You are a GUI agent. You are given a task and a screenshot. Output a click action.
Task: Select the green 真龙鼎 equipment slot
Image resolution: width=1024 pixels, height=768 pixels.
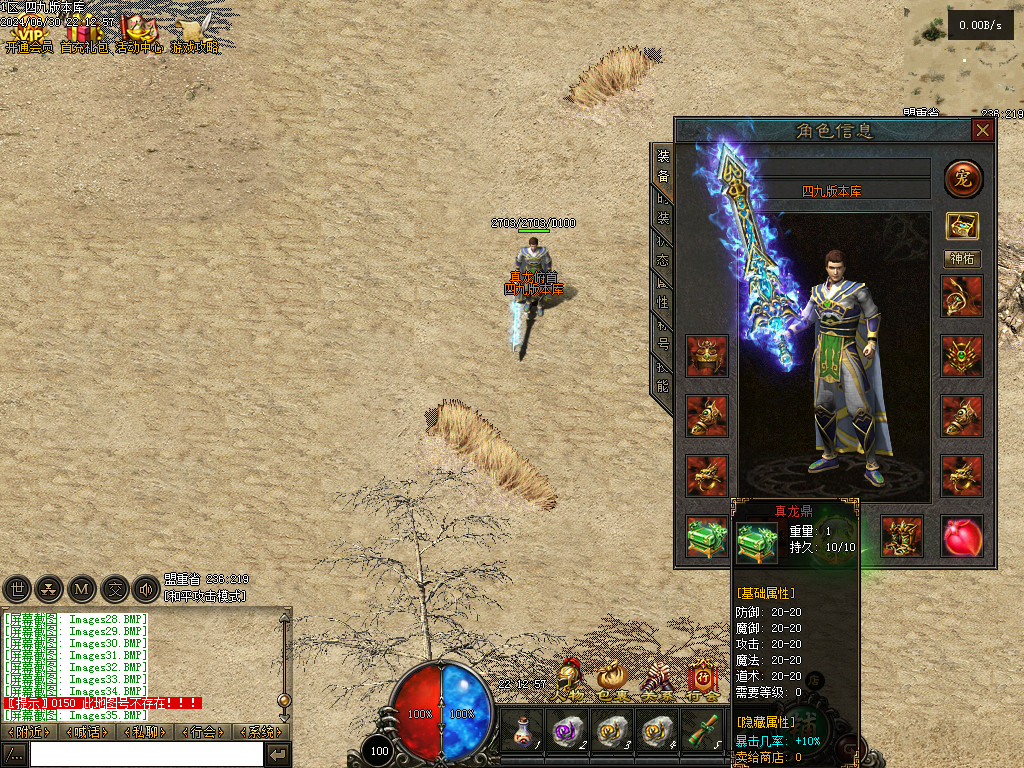tap(706, 537)
